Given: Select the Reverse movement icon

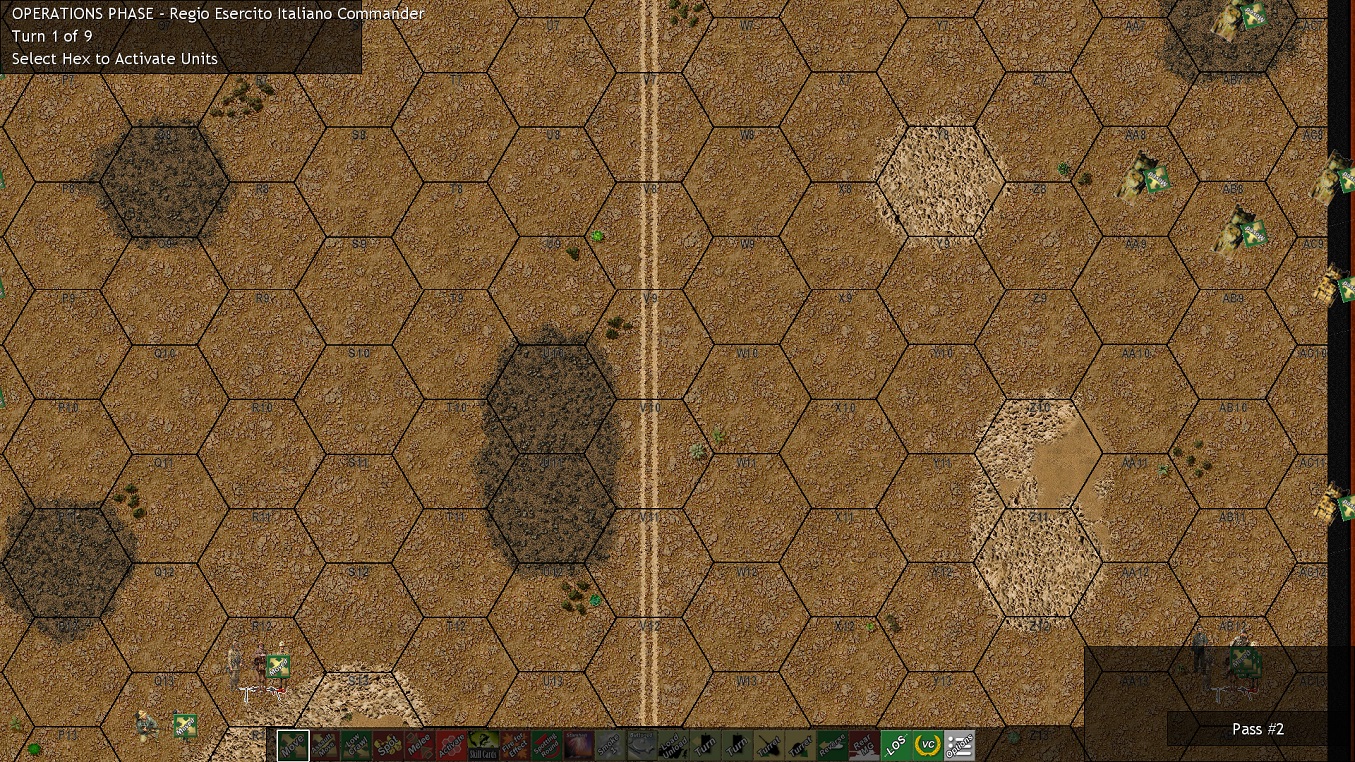Looking at the screenshot, I should [x=833, y=745].
